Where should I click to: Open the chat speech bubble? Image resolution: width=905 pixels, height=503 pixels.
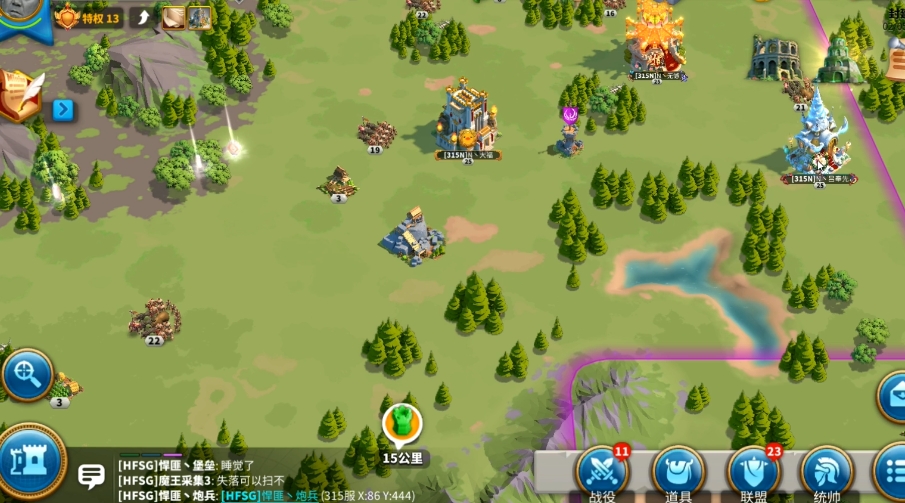pos(92,476)
